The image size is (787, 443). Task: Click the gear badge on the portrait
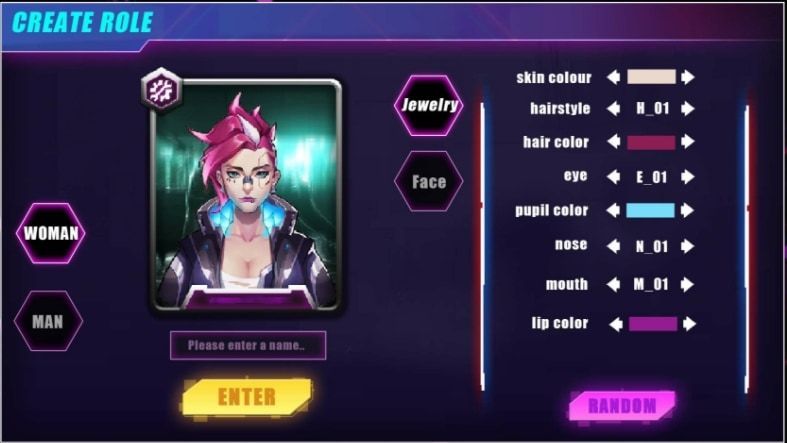coord(161,89)
